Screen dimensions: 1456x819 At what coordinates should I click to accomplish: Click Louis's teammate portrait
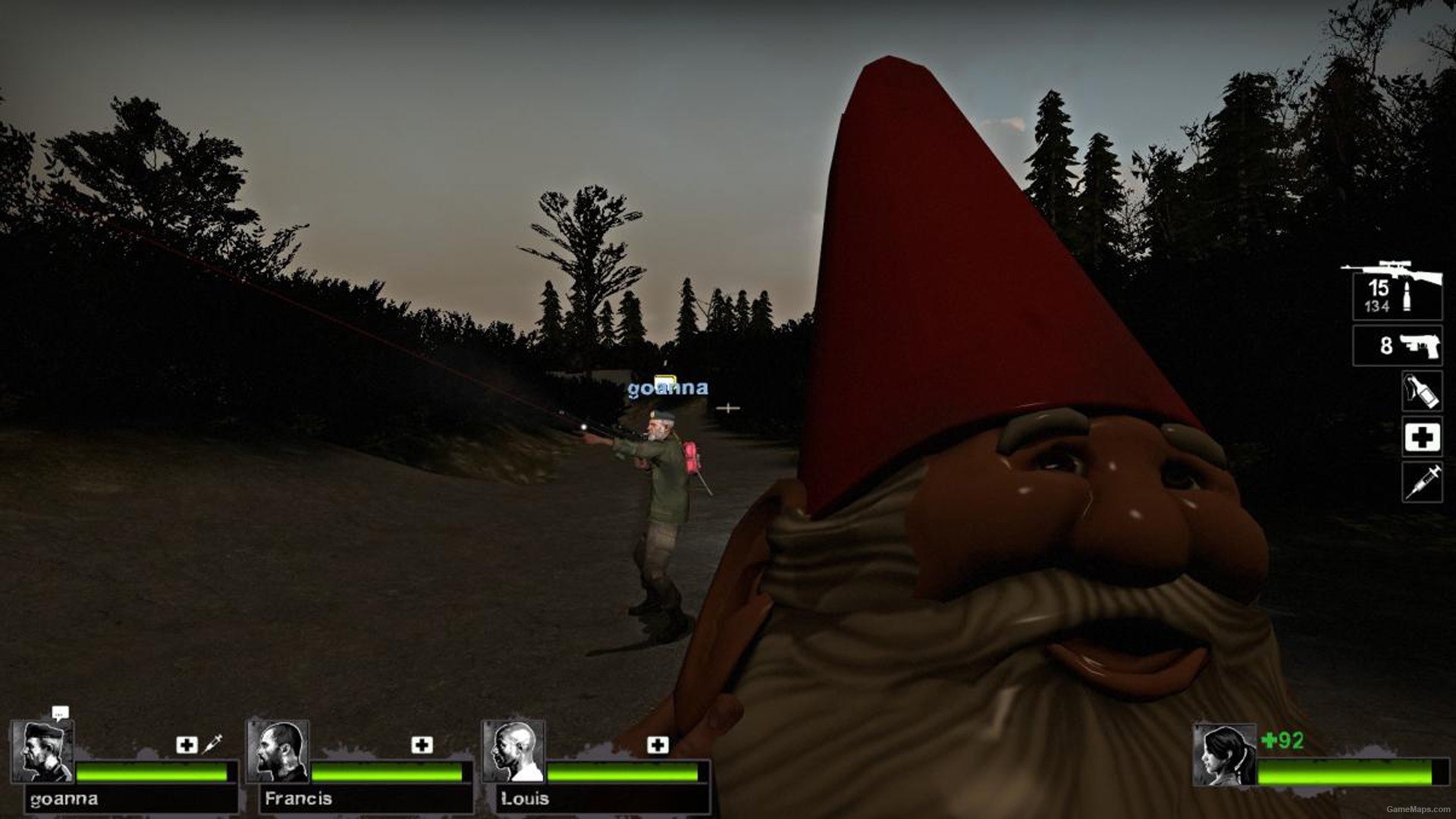514,752
